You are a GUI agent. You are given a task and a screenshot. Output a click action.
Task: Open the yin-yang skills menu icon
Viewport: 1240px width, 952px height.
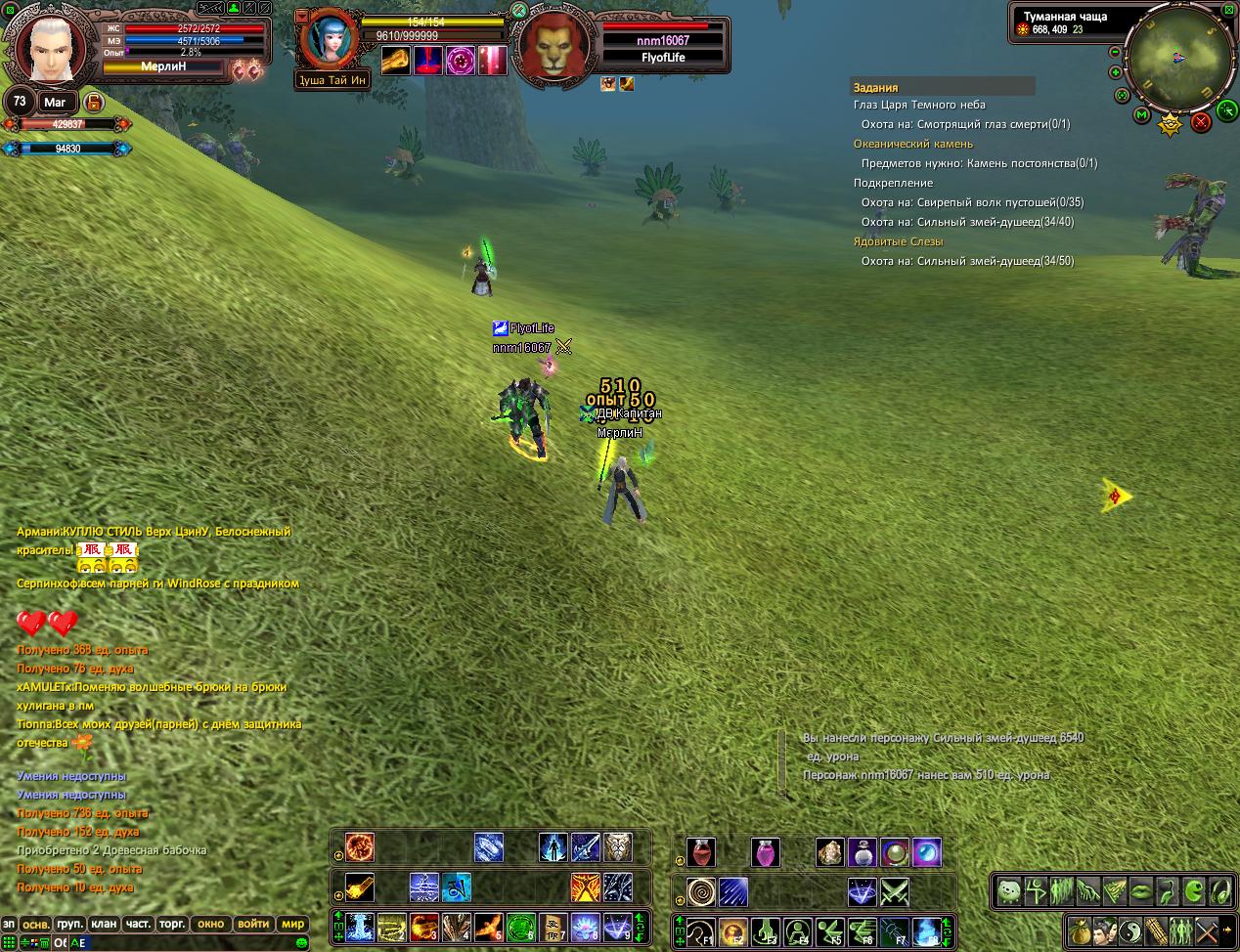1130,930
